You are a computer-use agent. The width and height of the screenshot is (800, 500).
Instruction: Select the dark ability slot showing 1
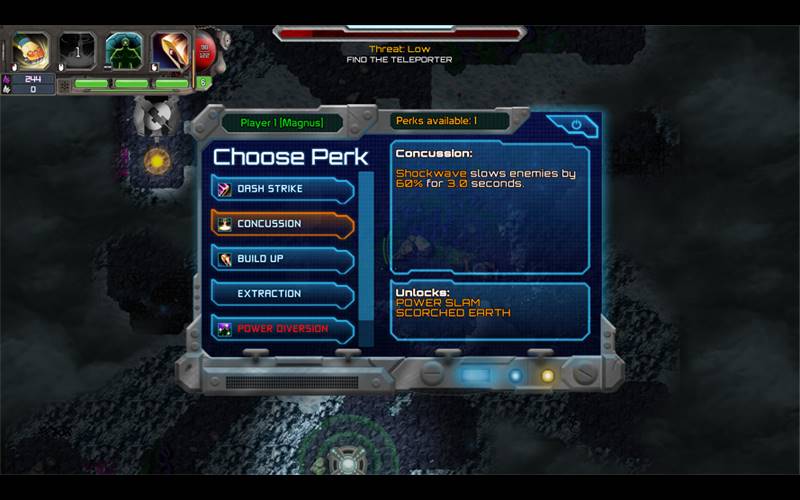(77, 50)
